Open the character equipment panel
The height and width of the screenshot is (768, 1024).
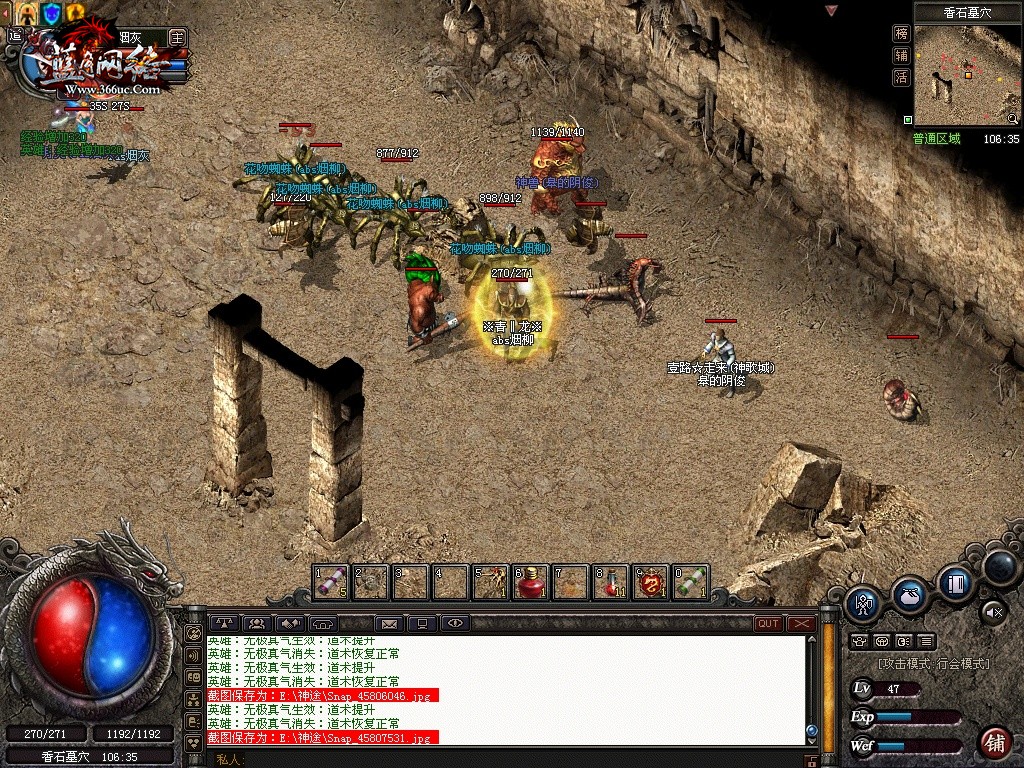click(863, 603)
